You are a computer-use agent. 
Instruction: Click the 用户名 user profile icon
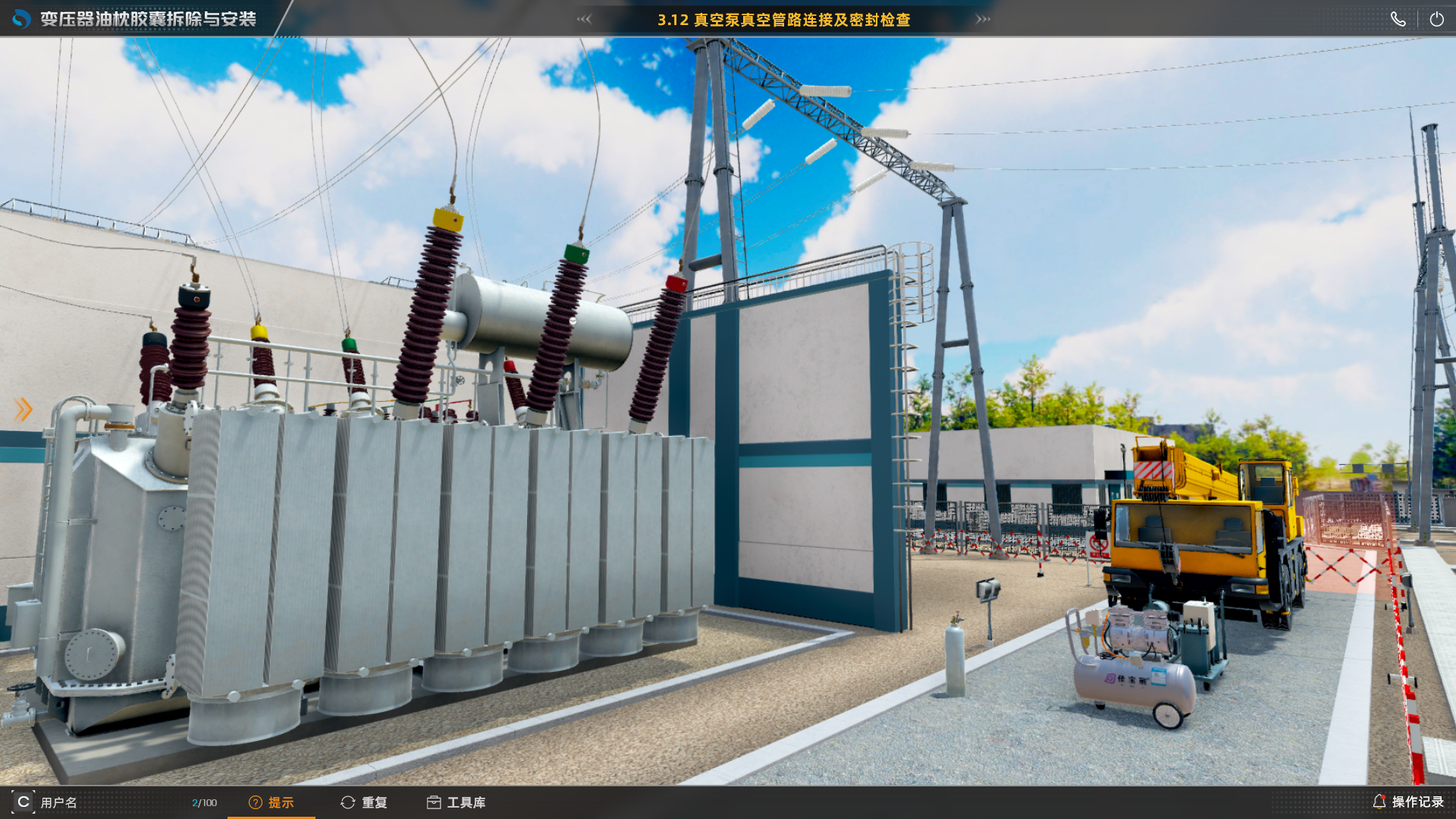point(24,802)
